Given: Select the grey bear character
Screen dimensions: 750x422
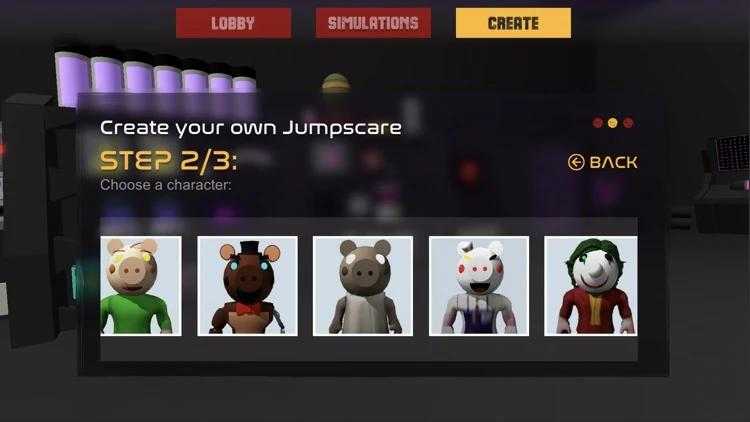Looking at the screenshot, I should click(363, 286).
